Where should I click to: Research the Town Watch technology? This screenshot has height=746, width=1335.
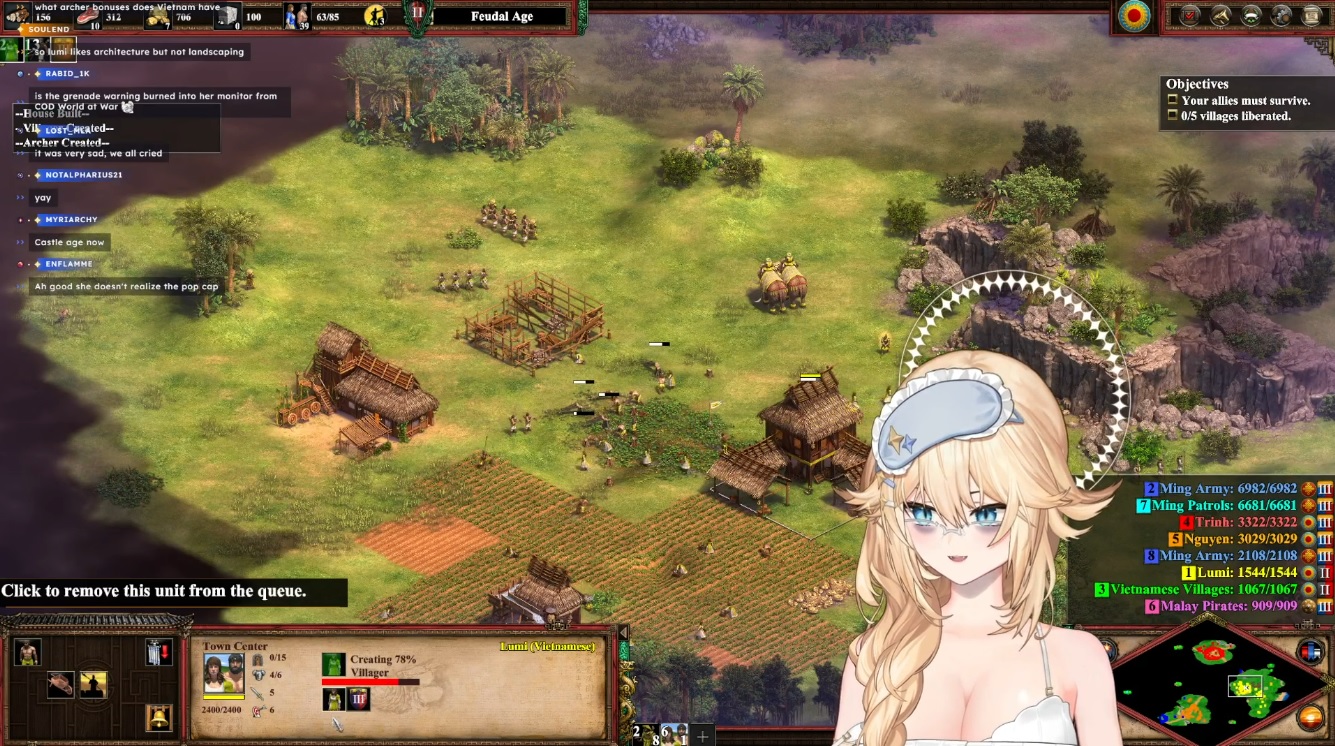pyautogui.click(x=93, y=685)
